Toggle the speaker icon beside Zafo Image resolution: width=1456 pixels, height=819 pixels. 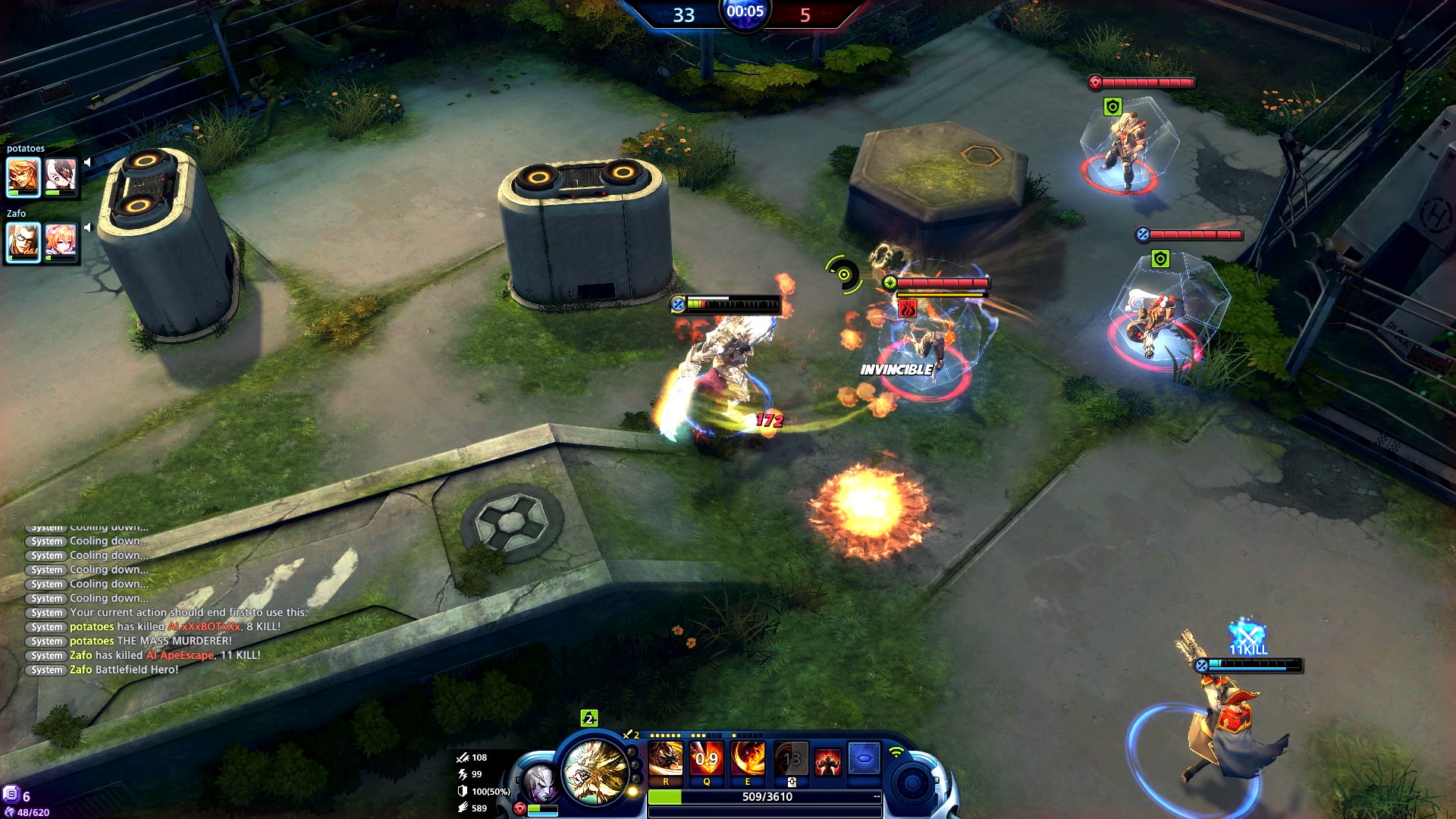click(87, 227)
